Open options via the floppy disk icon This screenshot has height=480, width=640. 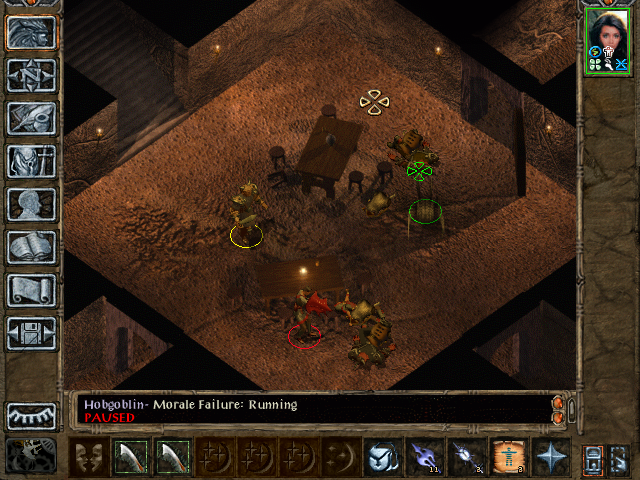point(32,333)
